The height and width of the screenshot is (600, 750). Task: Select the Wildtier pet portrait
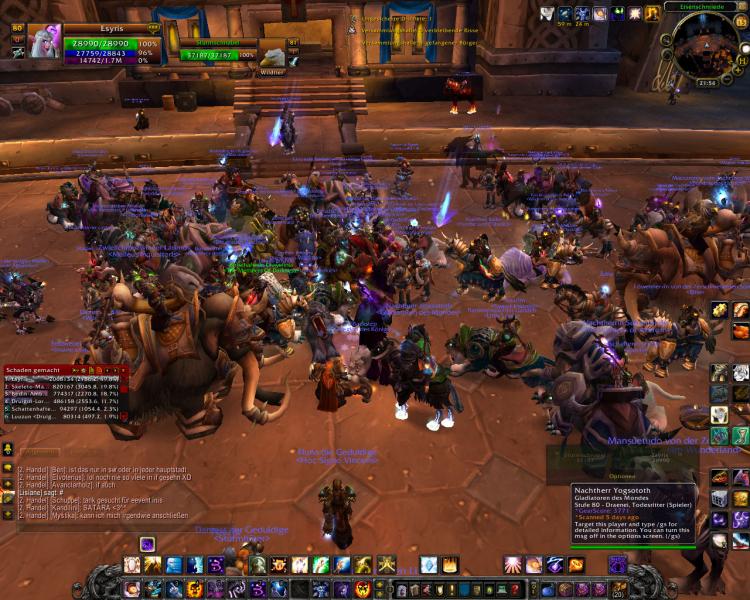[273, 55]
